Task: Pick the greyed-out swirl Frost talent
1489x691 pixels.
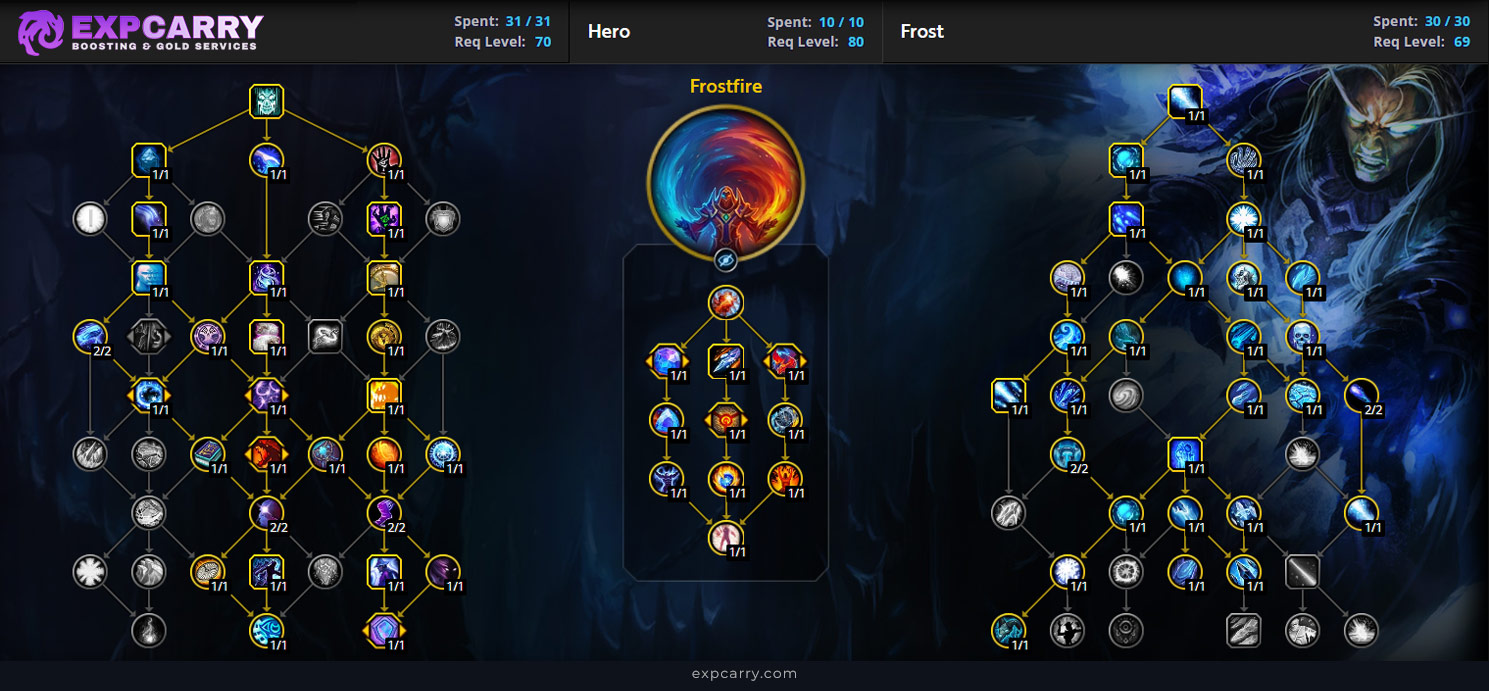Action: coord(1126,395)
